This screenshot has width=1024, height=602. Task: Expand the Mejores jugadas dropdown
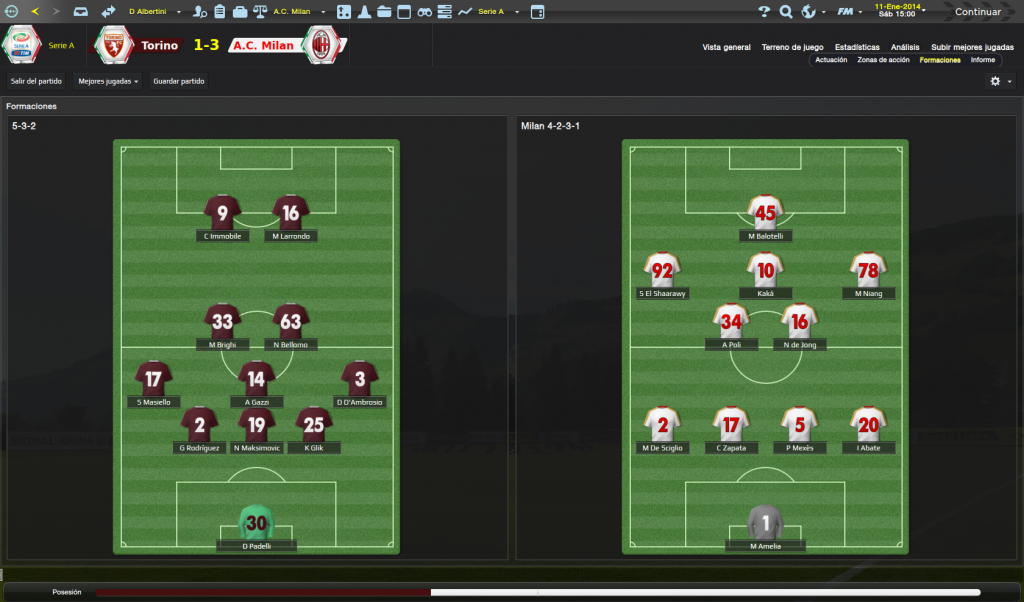click(x=108, y=81)
